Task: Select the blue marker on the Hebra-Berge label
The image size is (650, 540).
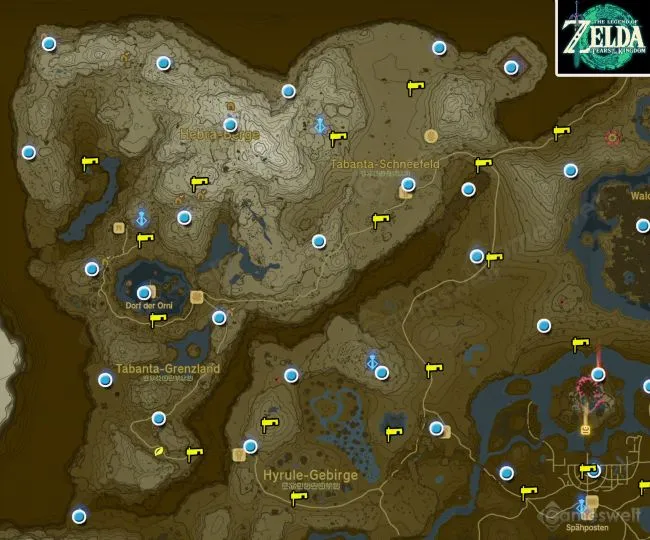Action: pos(231,125)
